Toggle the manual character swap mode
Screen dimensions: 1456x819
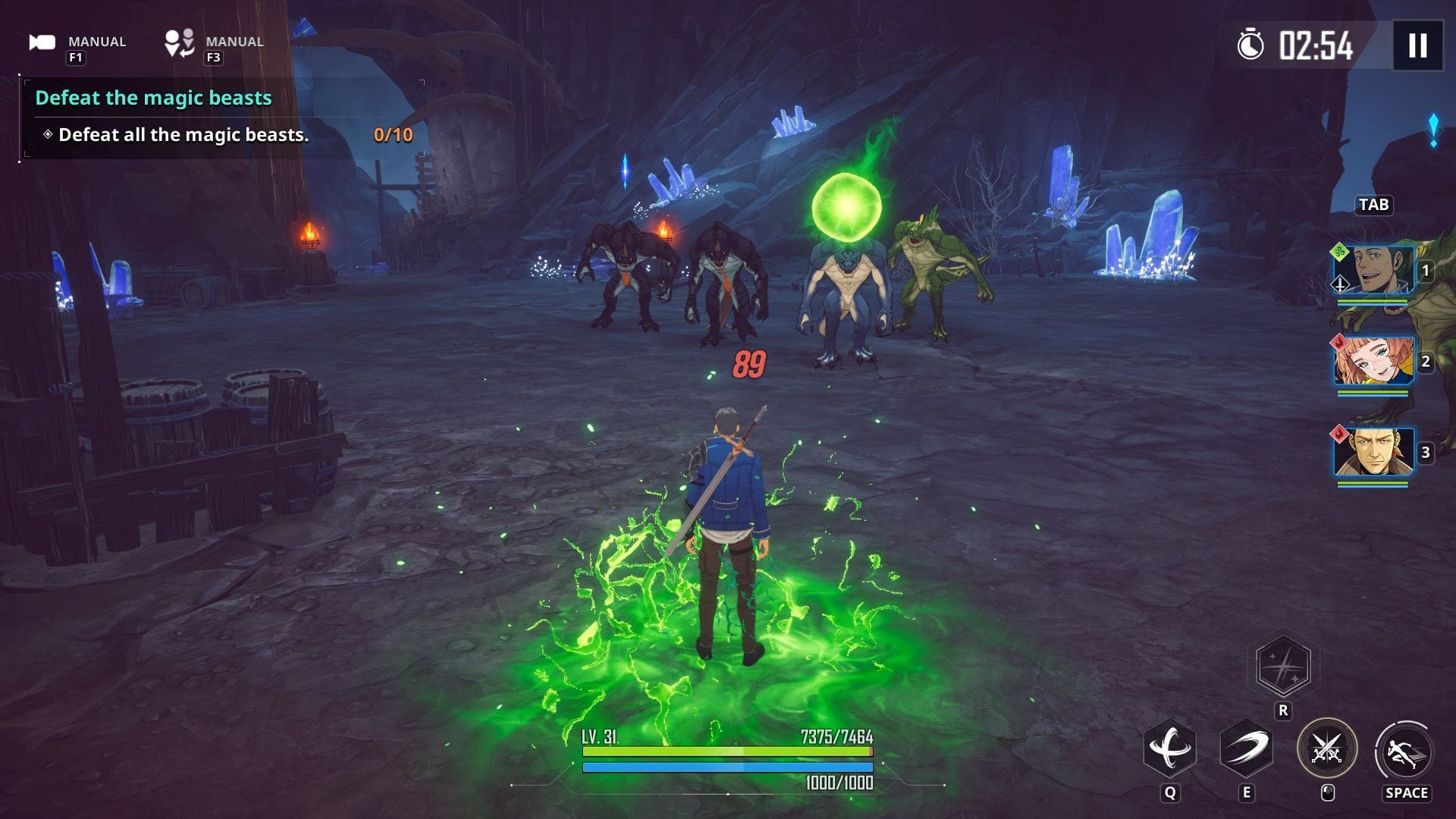[180, 43]
